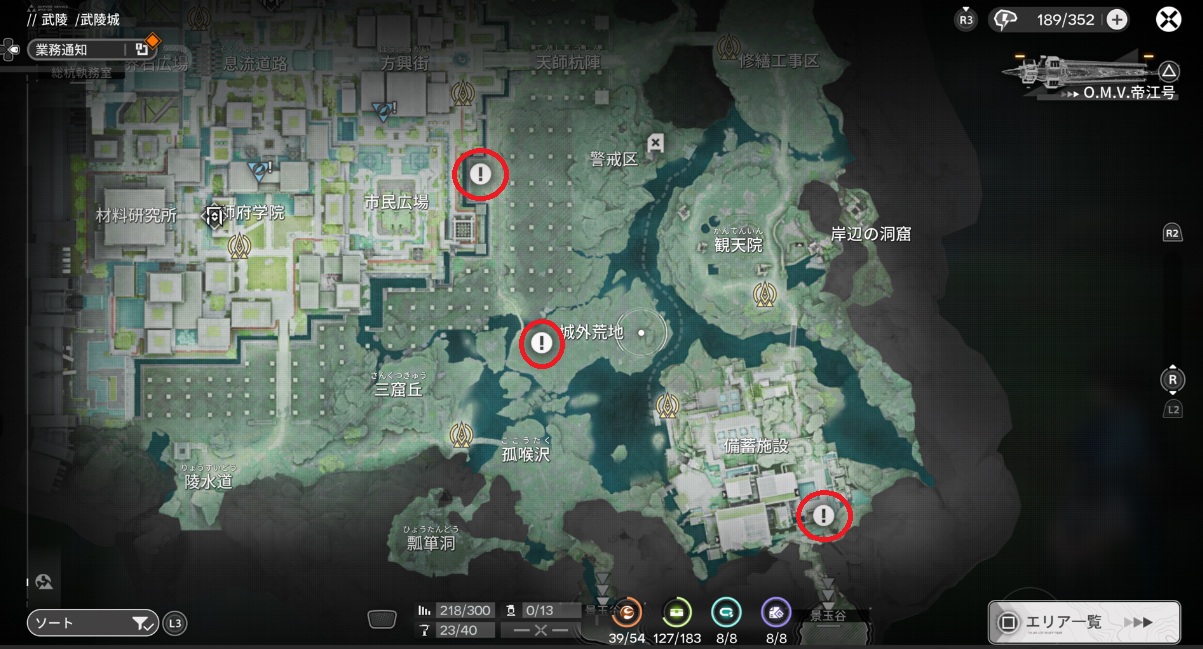Click the green chest collectible counter icon
This screenshot has width=1203, height=649.
coord(677,612)
